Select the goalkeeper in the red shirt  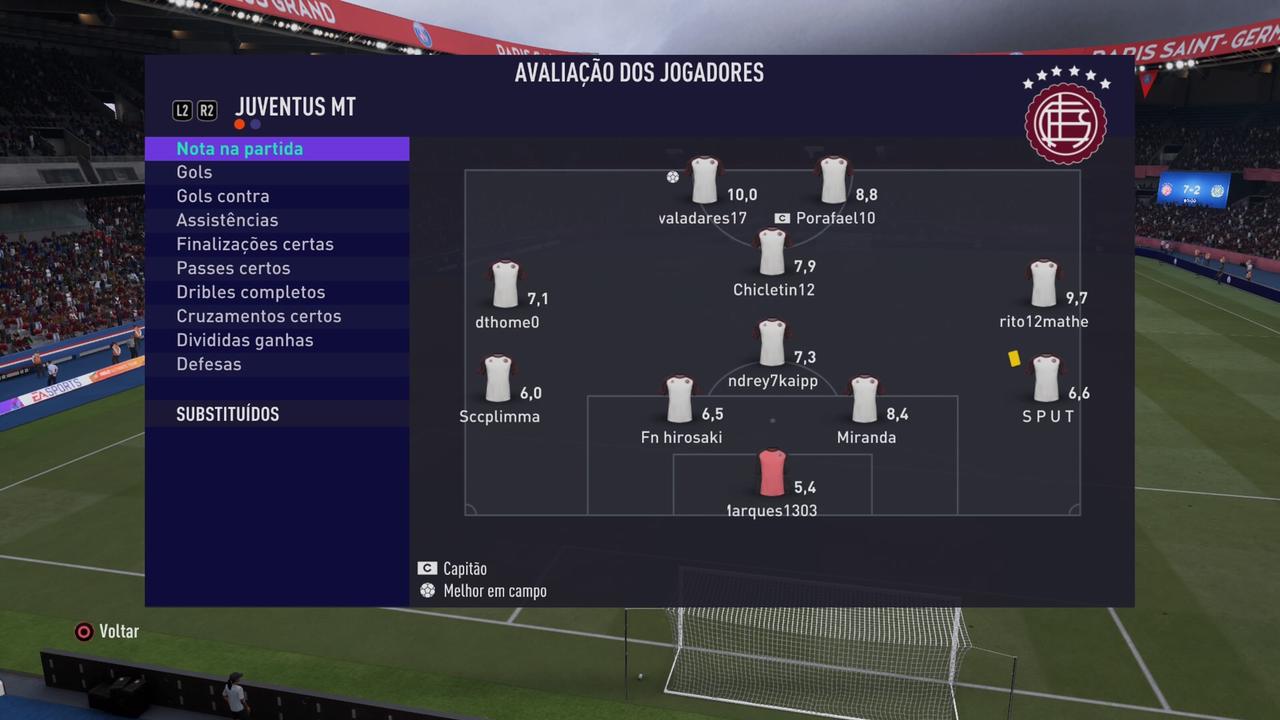pyautogui.click(x=772, y=474)
